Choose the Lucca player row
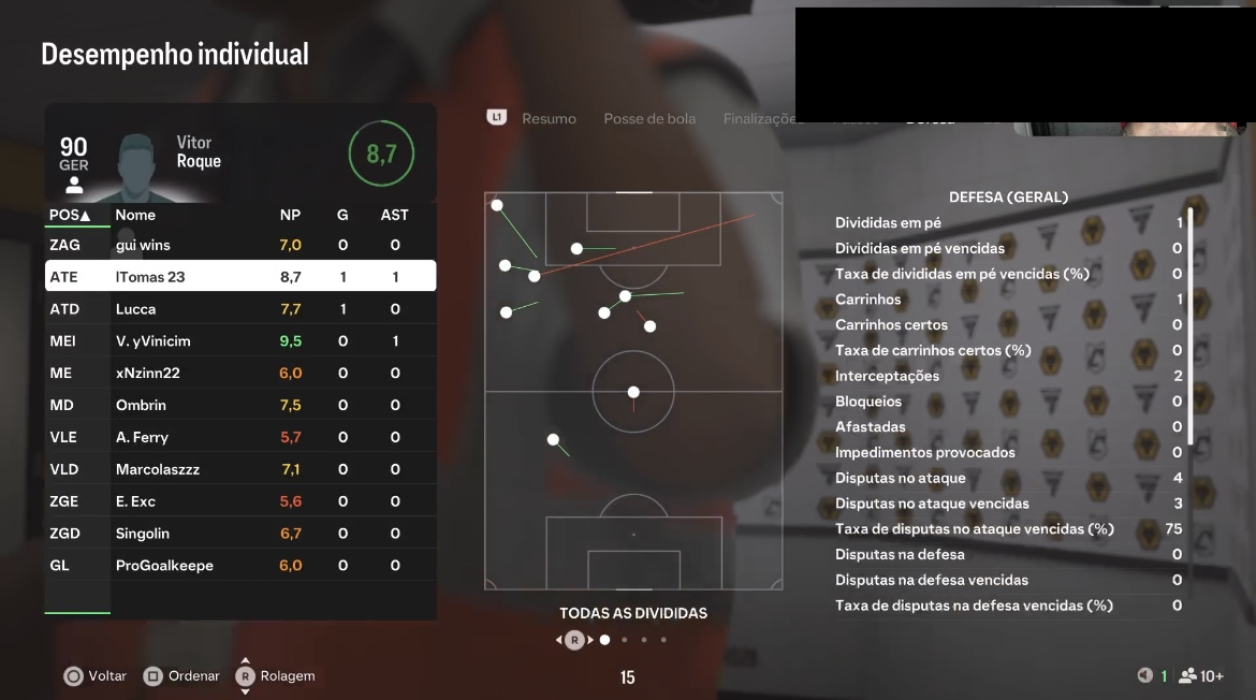The width and height of the screenshot is (1256, 700). click(x=240, y=309)
